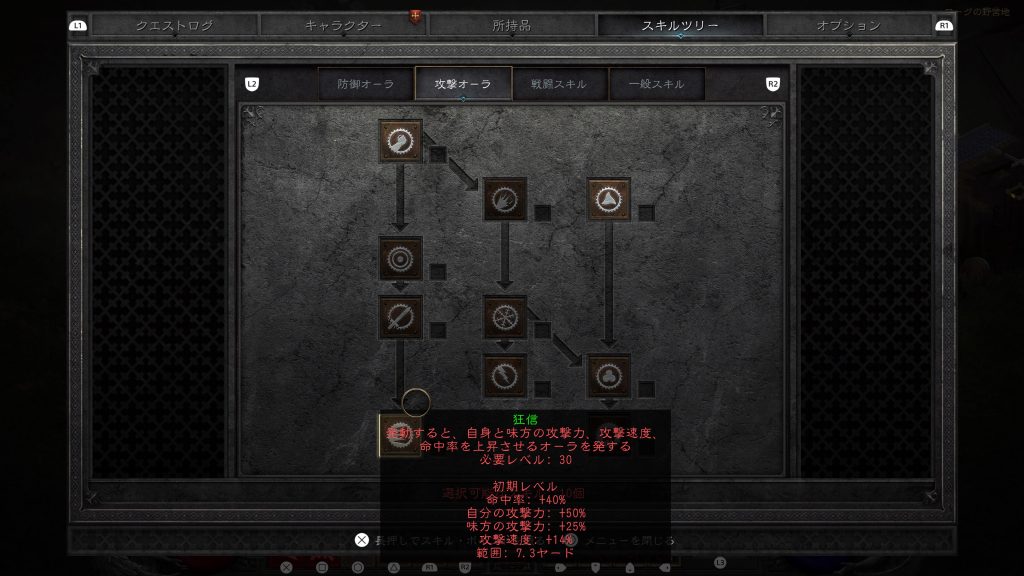Choose the Concentration aura skill icon
The height and width of the screenshot is (576, 1024).
click(400, 316)
